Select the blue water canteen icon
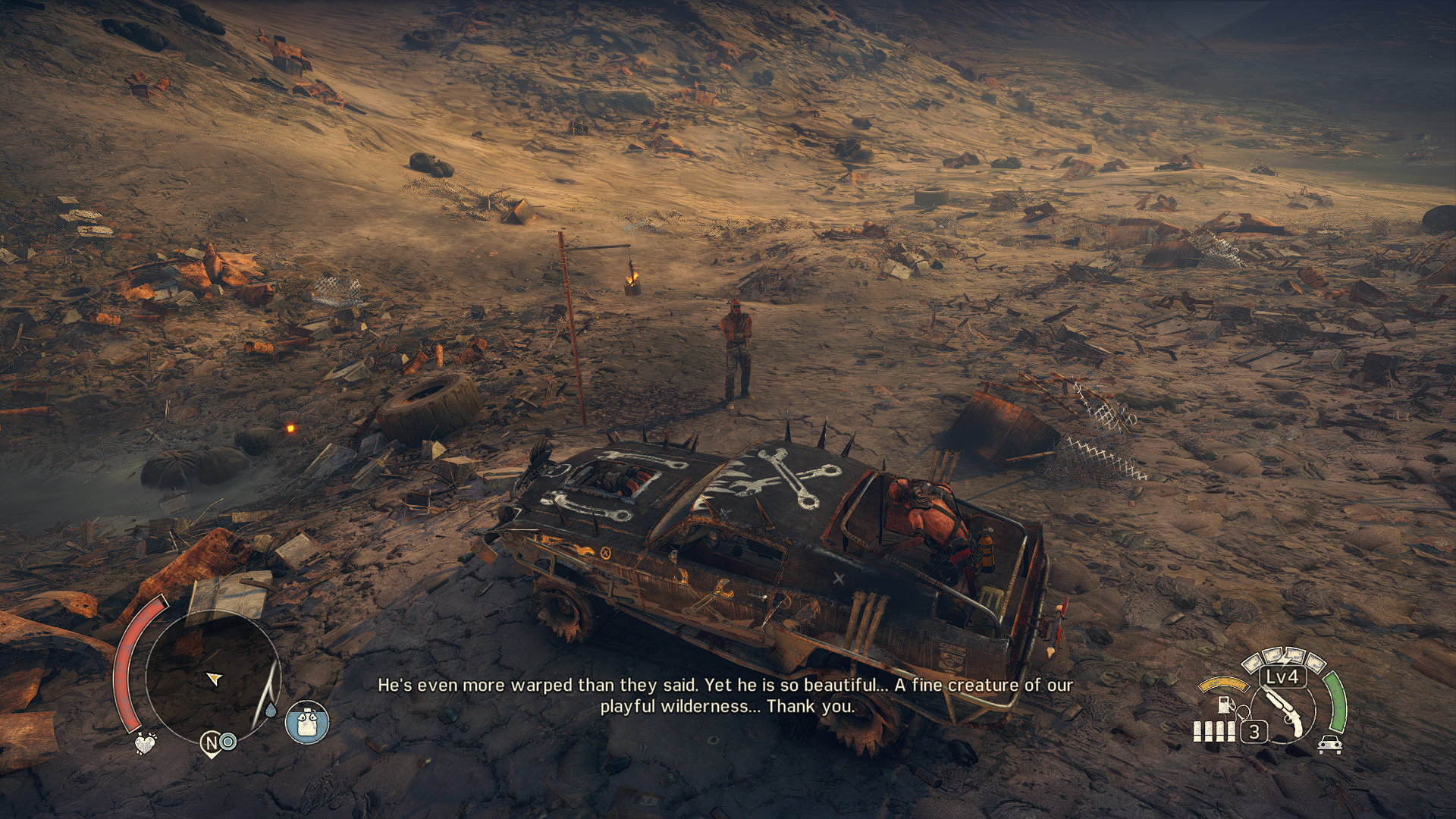The height and width of the screenshot is (819, 1456). [307, 722]
